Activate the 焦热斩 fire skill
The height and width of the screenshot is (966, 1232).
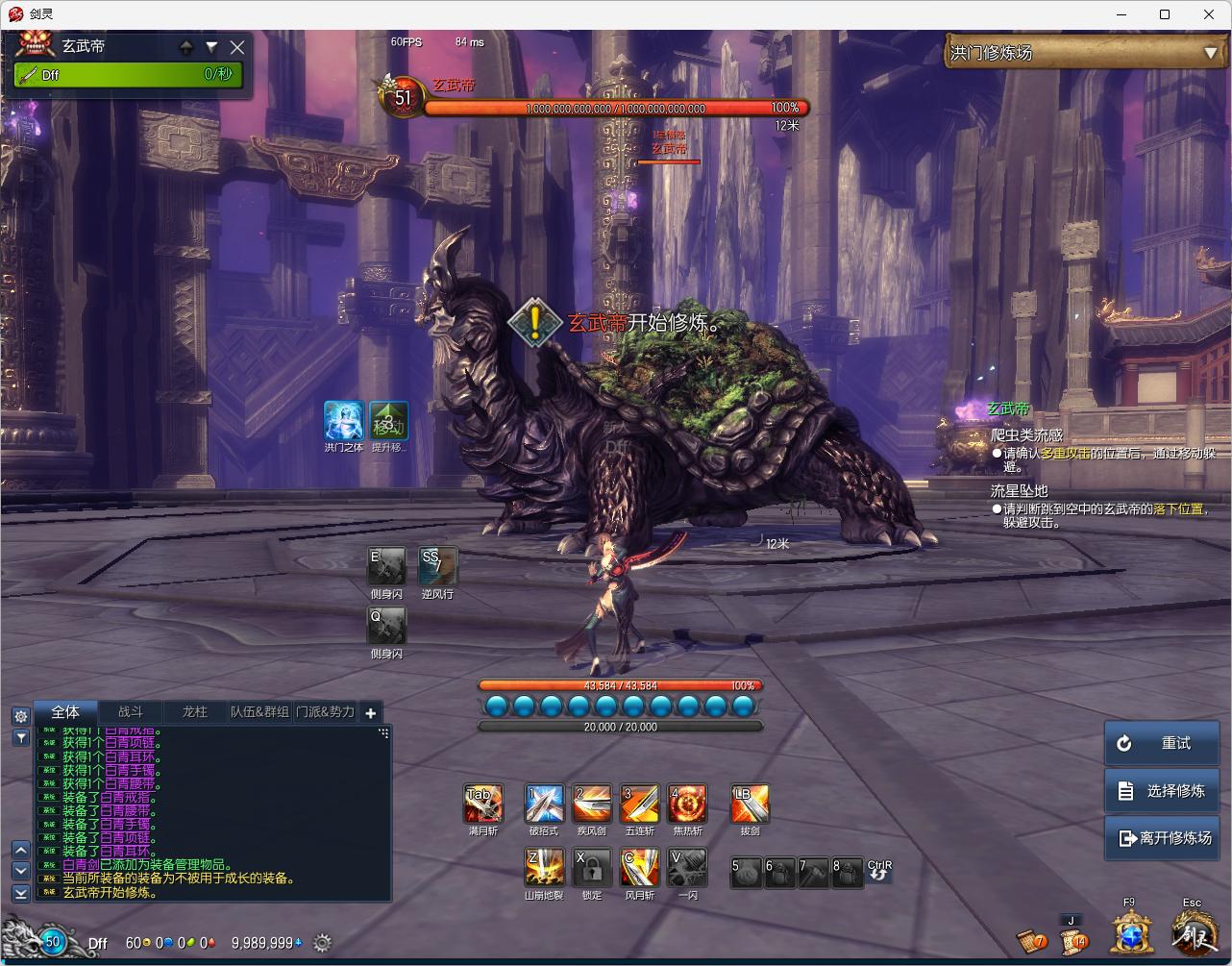[687, 804]
